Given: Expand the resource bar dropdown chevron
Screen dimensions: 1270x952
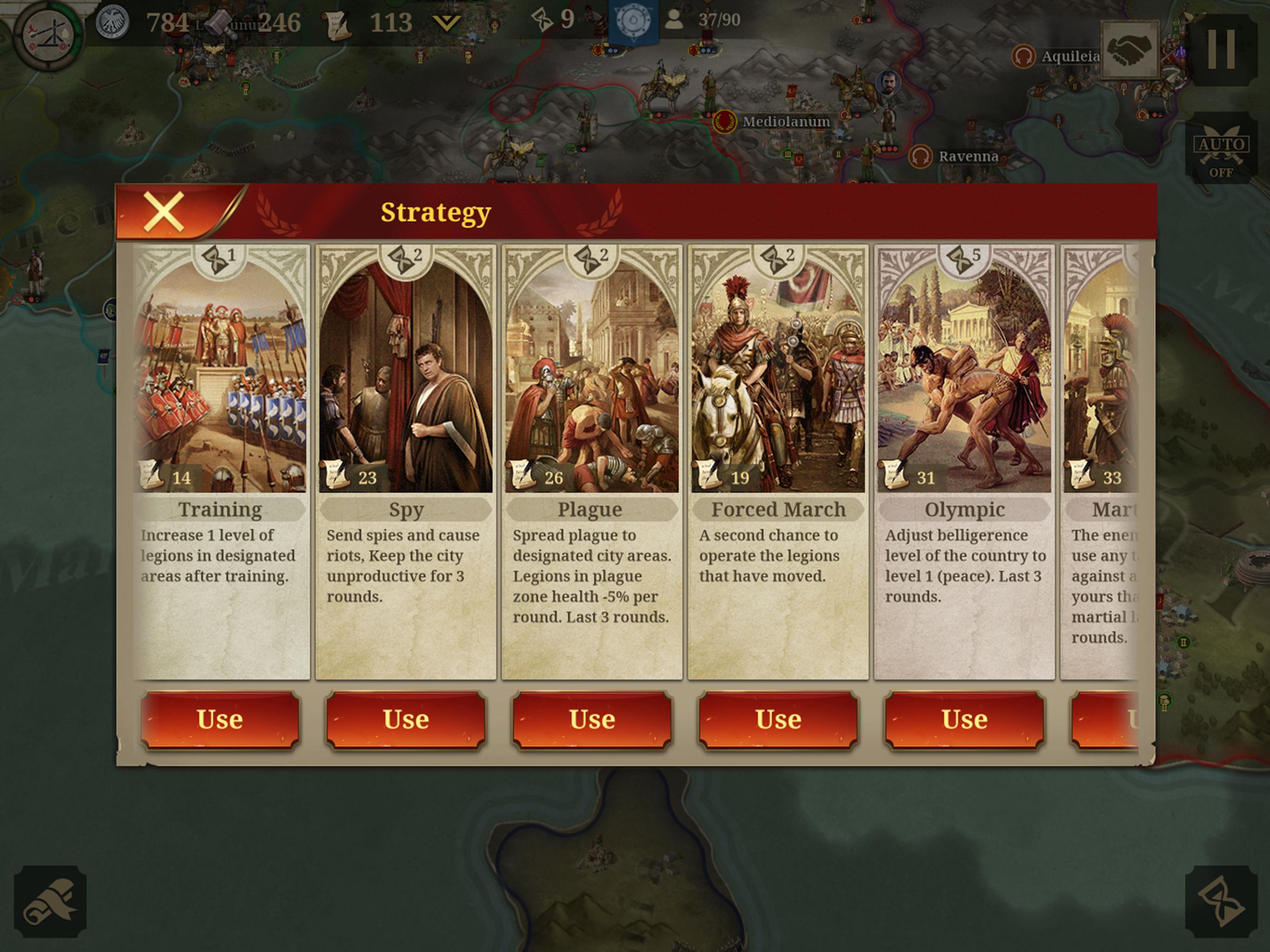Looking at the screenshot, I should pos(446,23).
